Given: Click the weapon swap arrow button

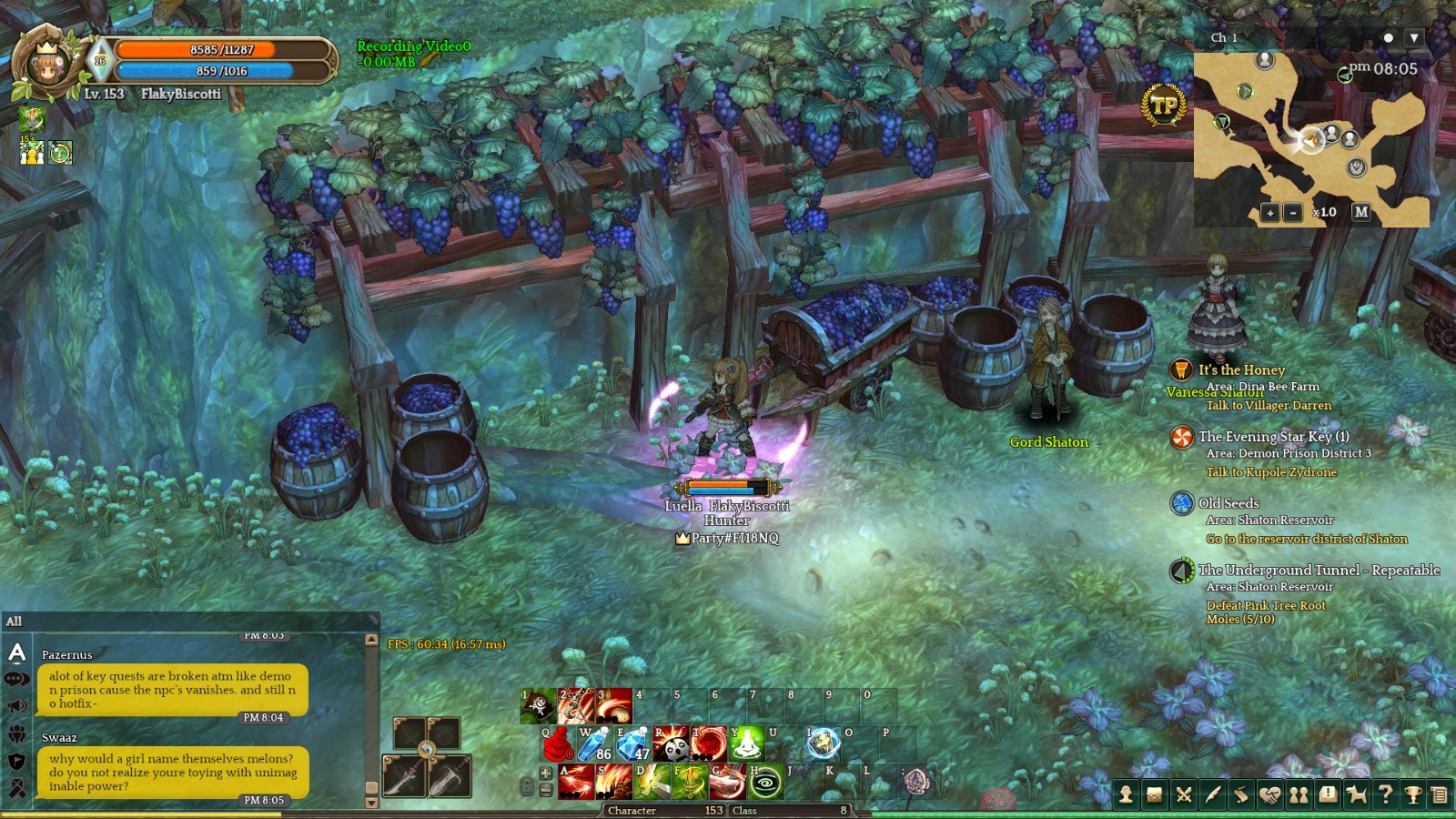Looking at the screenshot, I should [x=426, y=750].
